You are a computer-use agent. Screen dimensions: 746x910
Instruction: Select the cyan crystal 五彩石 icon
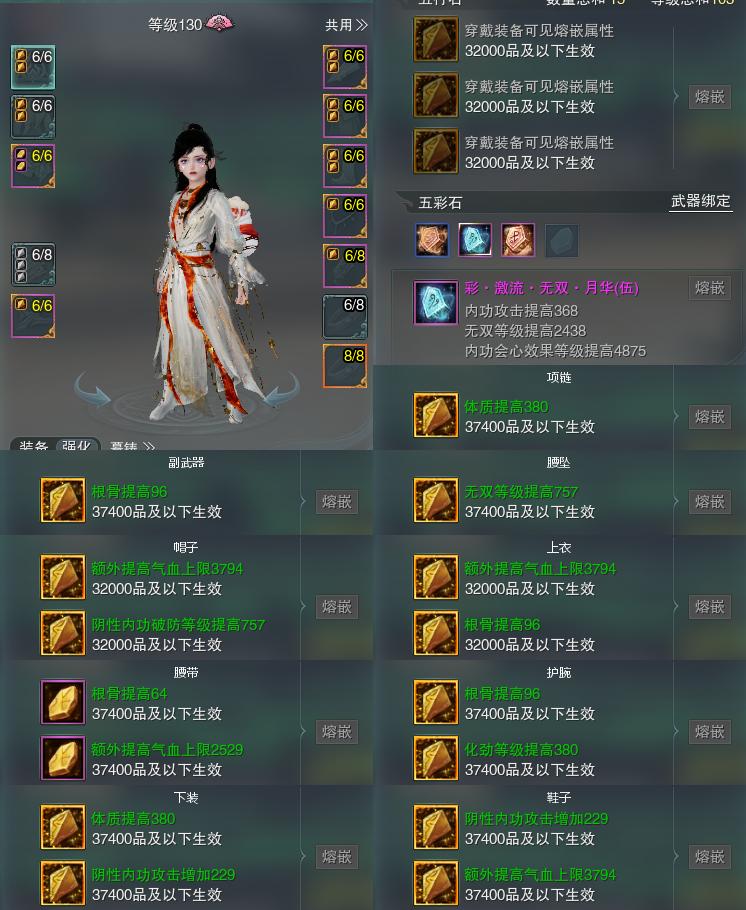(x=475, y=240)
